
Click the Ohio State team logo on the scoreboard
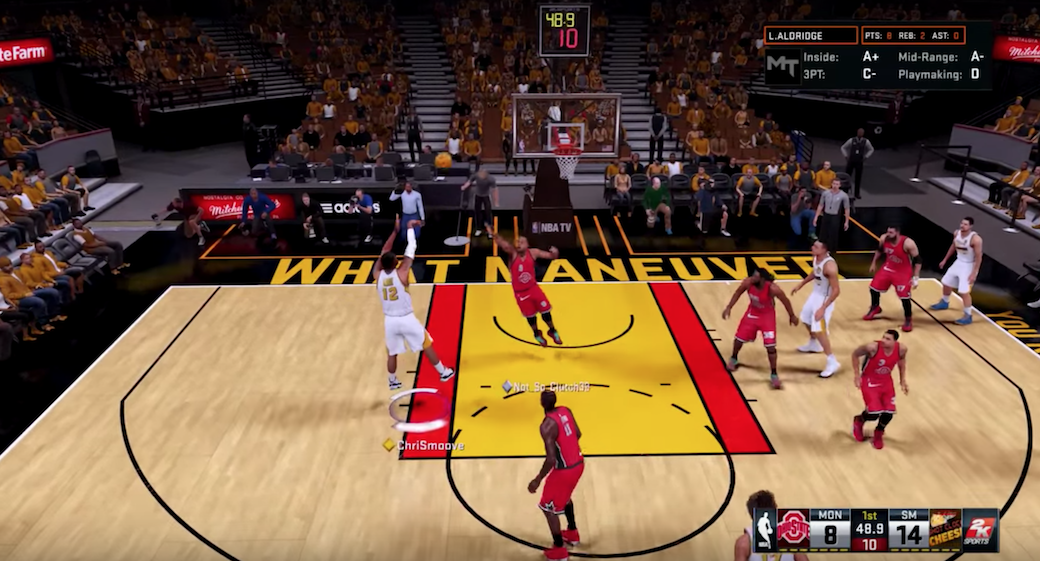click(793, 530)
